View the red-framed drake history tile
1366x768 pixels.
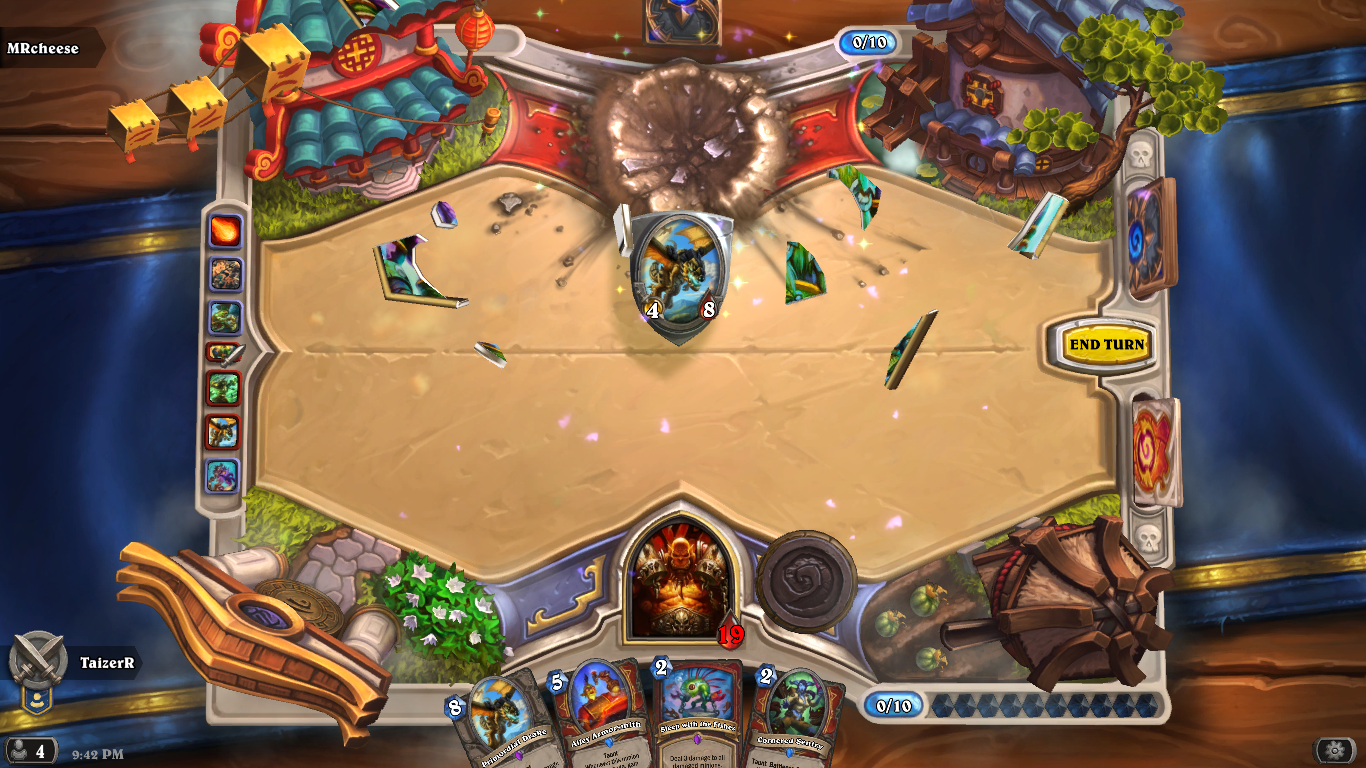point(223,432)
